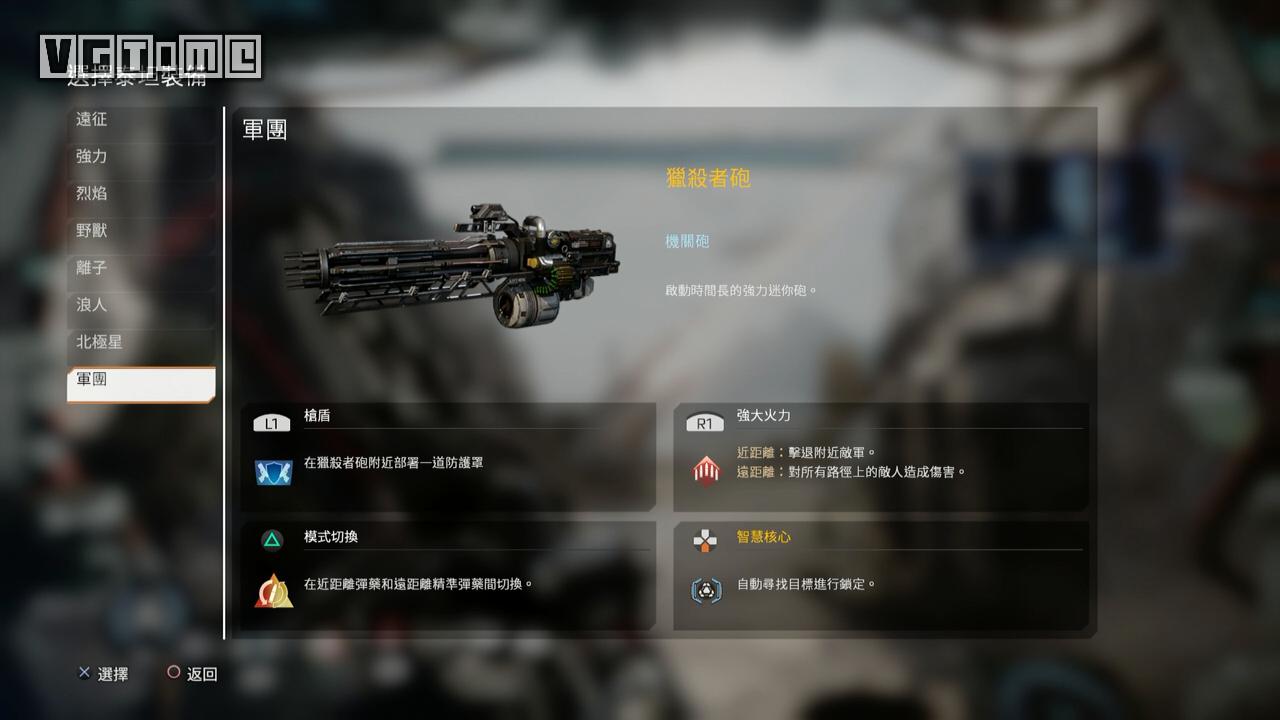1280x720 pixels.
Task: Click the highlighted 軍團 list entry
Action: pos(140,380)
